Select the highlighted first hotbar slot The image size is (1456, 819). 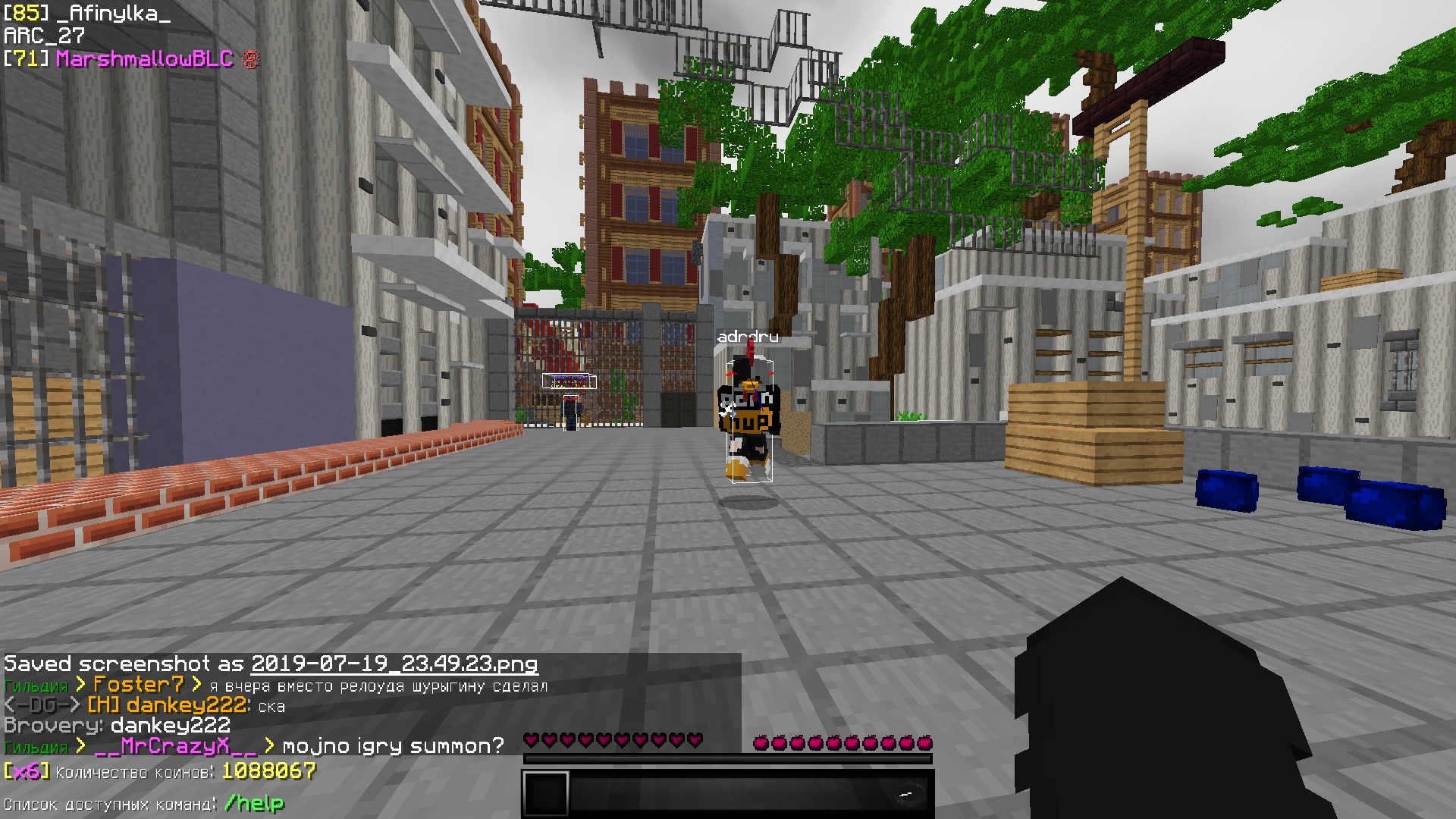tap(545, 795)
